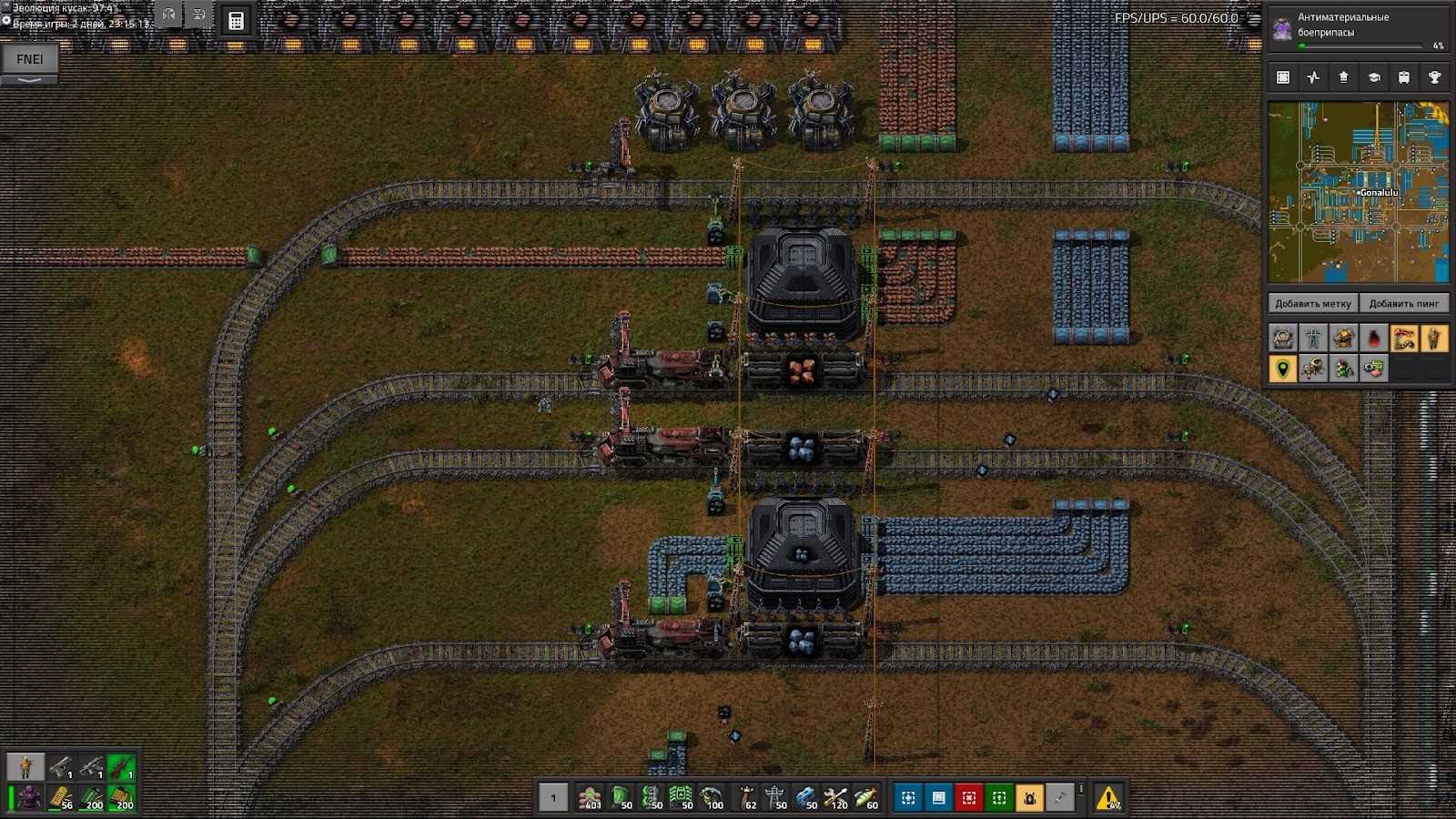The image size is (1456, 819).
Task: Activate the red deconstruction planner shortcut
Action: [968, 798]
